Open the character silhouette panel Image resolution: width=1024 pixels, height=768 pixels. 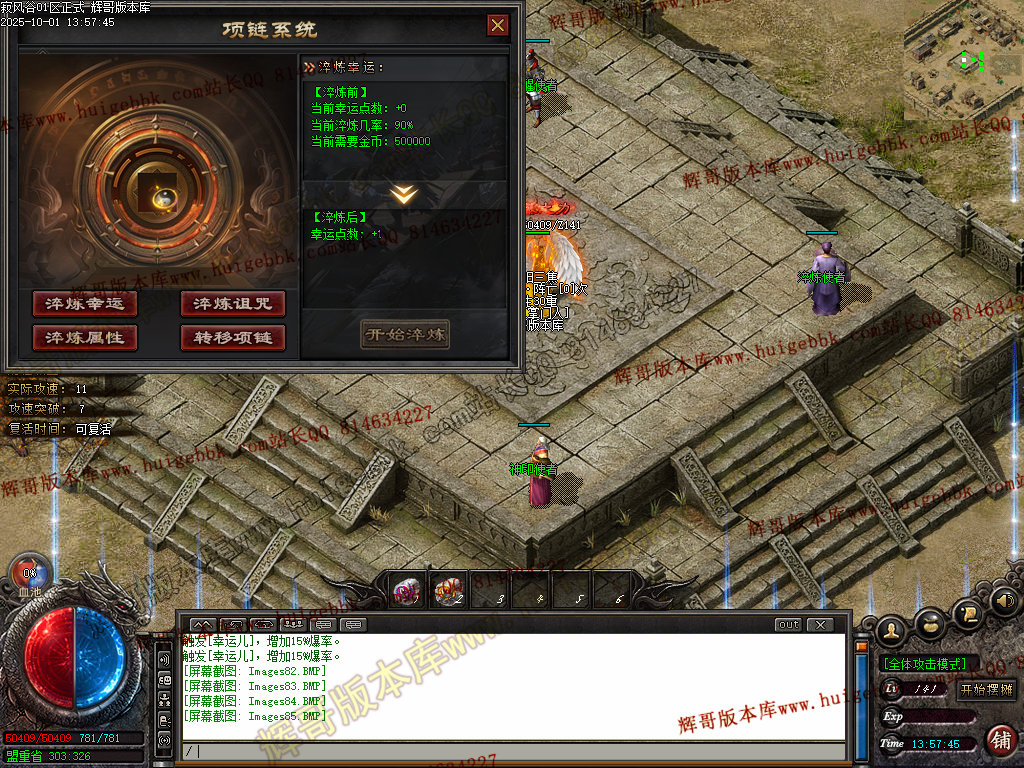pyautogui.click(x=891, y=631)
